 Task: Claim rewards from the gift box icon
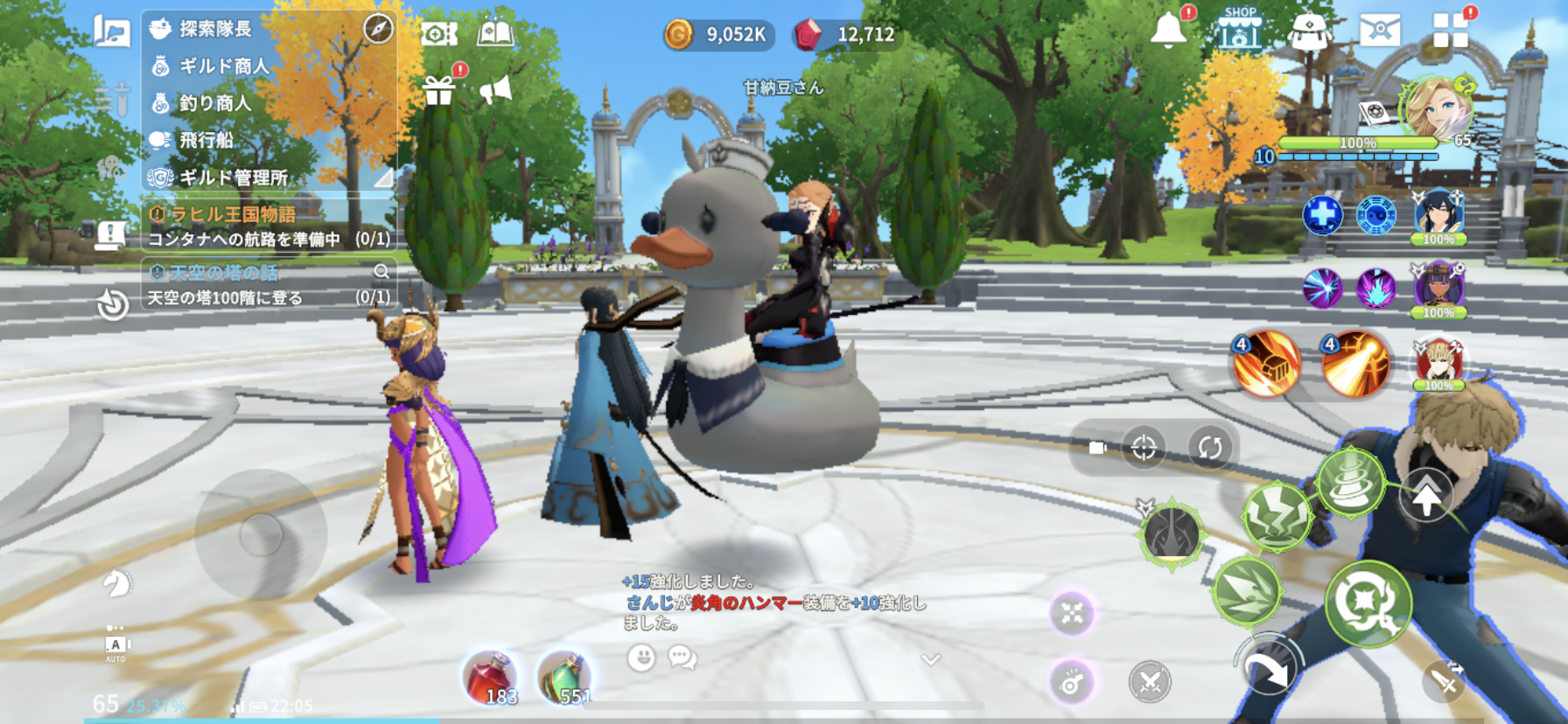[x=439, y=89]
